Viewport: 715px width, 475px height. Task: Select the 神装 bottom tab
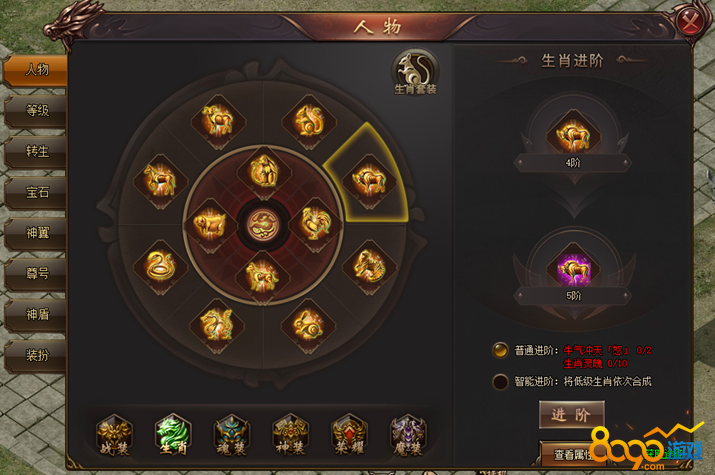pos(290,435)
